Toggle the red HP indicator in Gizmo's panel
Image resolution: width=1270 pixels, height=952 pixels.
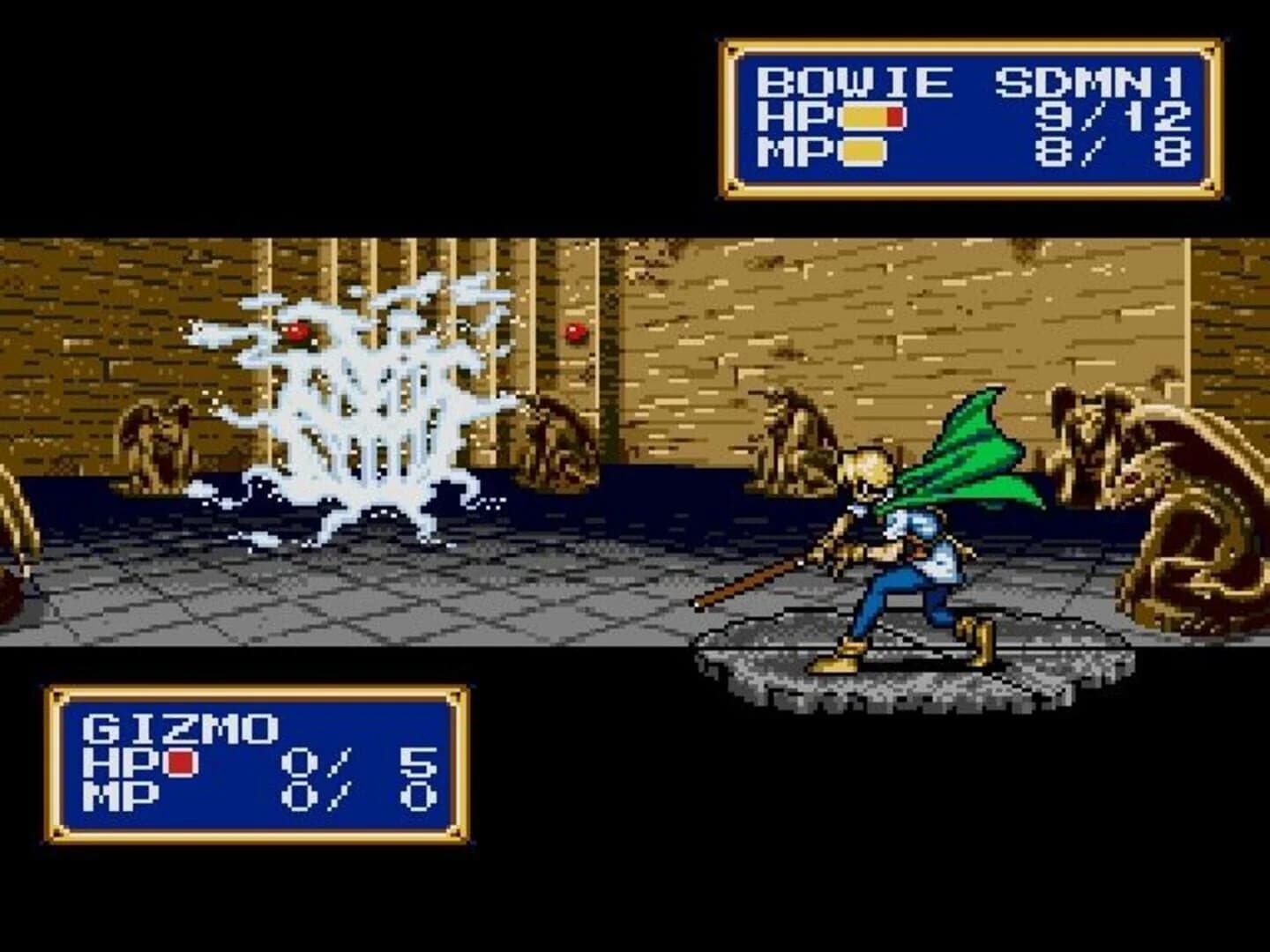pos(180,762)
